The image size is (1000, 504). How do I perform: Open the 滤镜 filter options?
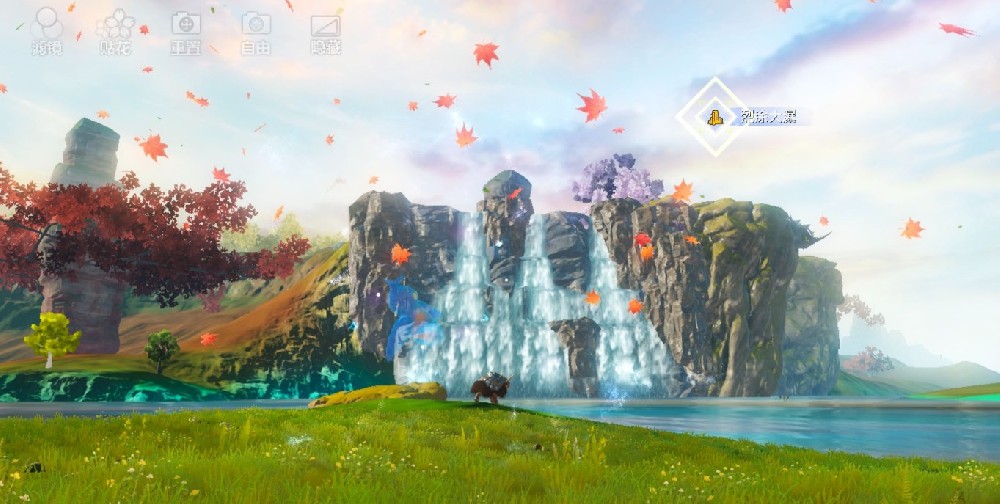click(x=47, y=30)
